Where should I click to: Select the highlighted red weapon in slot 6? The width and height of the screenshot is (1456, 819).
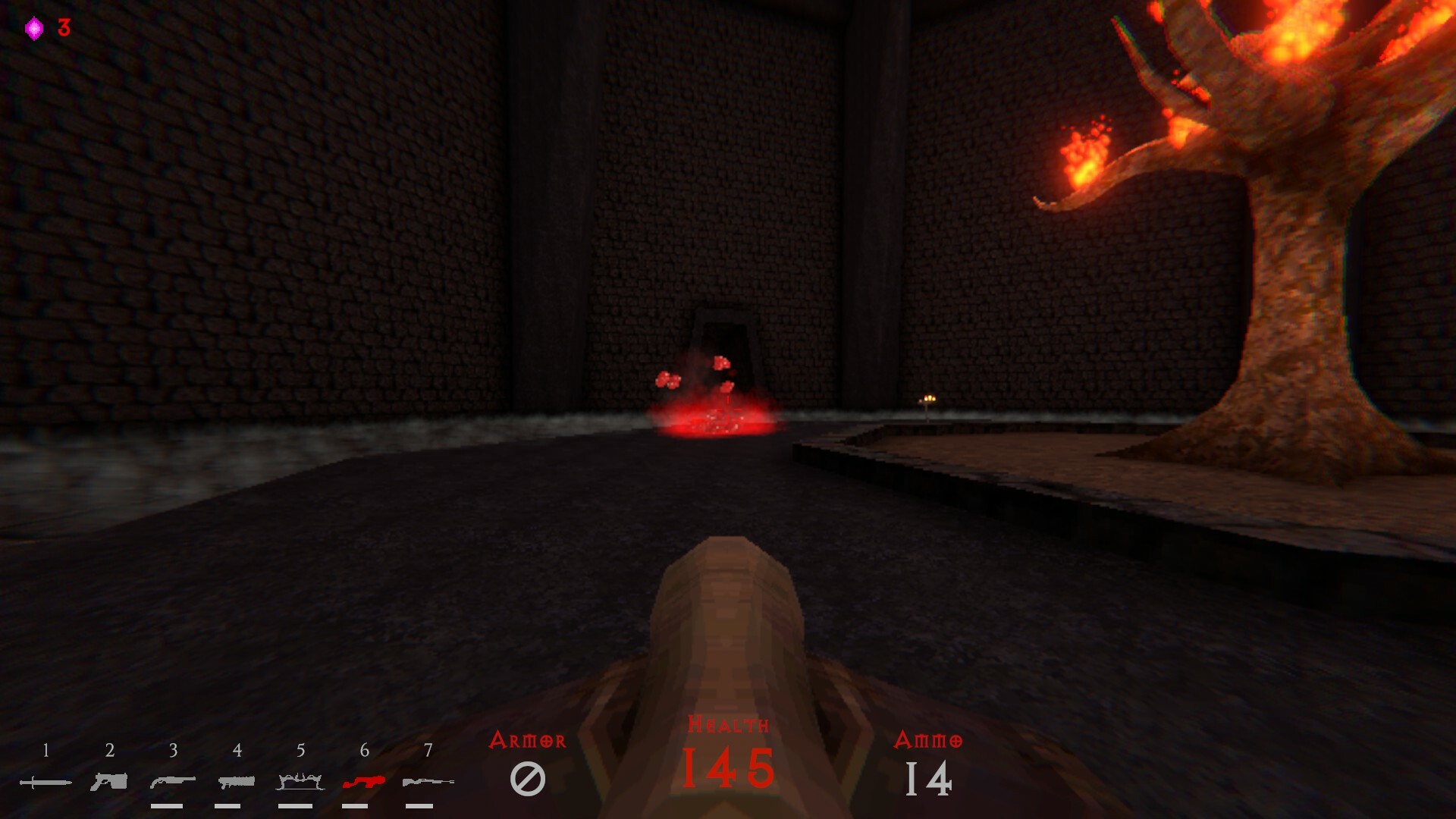point(364,779)
